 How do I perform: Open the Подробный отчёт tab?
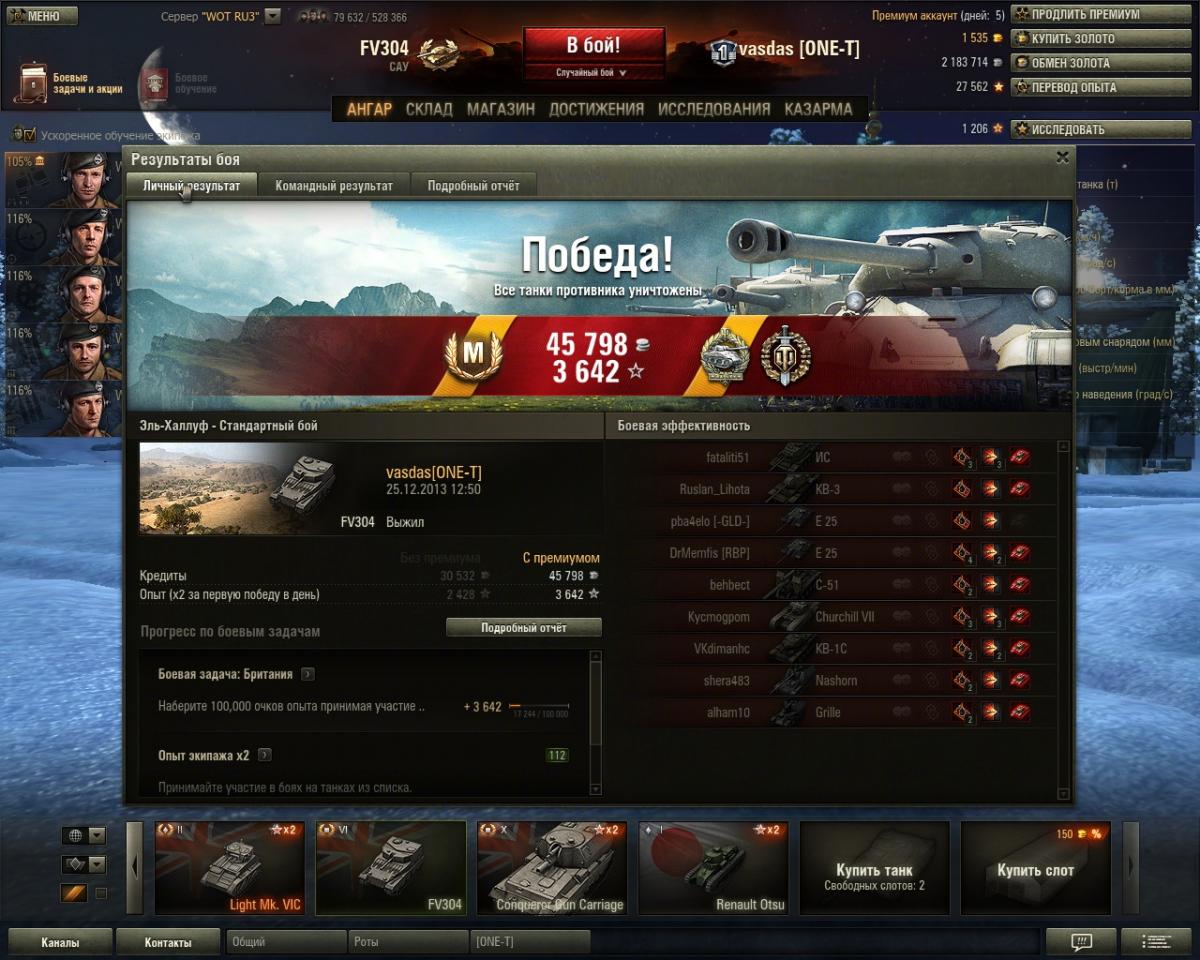(x=473, y=186)
